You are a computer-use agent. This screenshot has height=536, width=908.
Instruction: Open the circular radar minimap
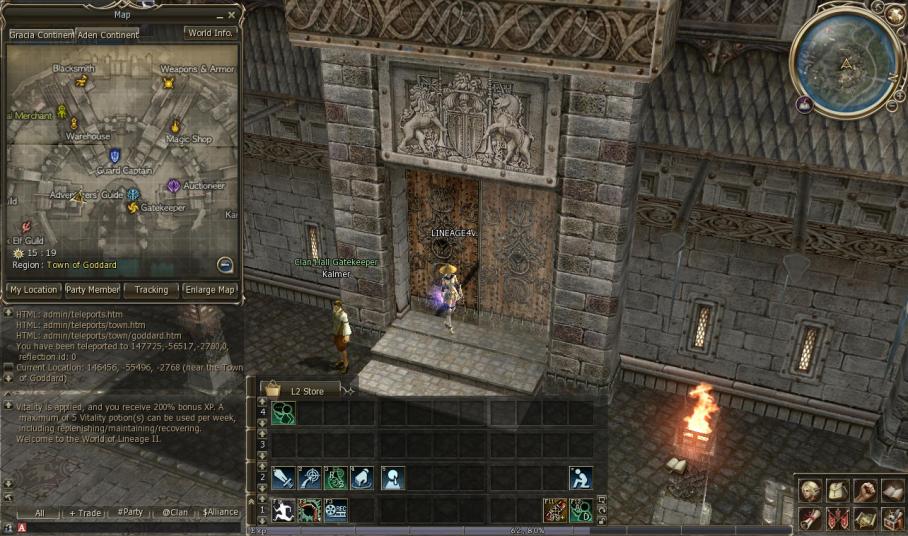(845, 62)
